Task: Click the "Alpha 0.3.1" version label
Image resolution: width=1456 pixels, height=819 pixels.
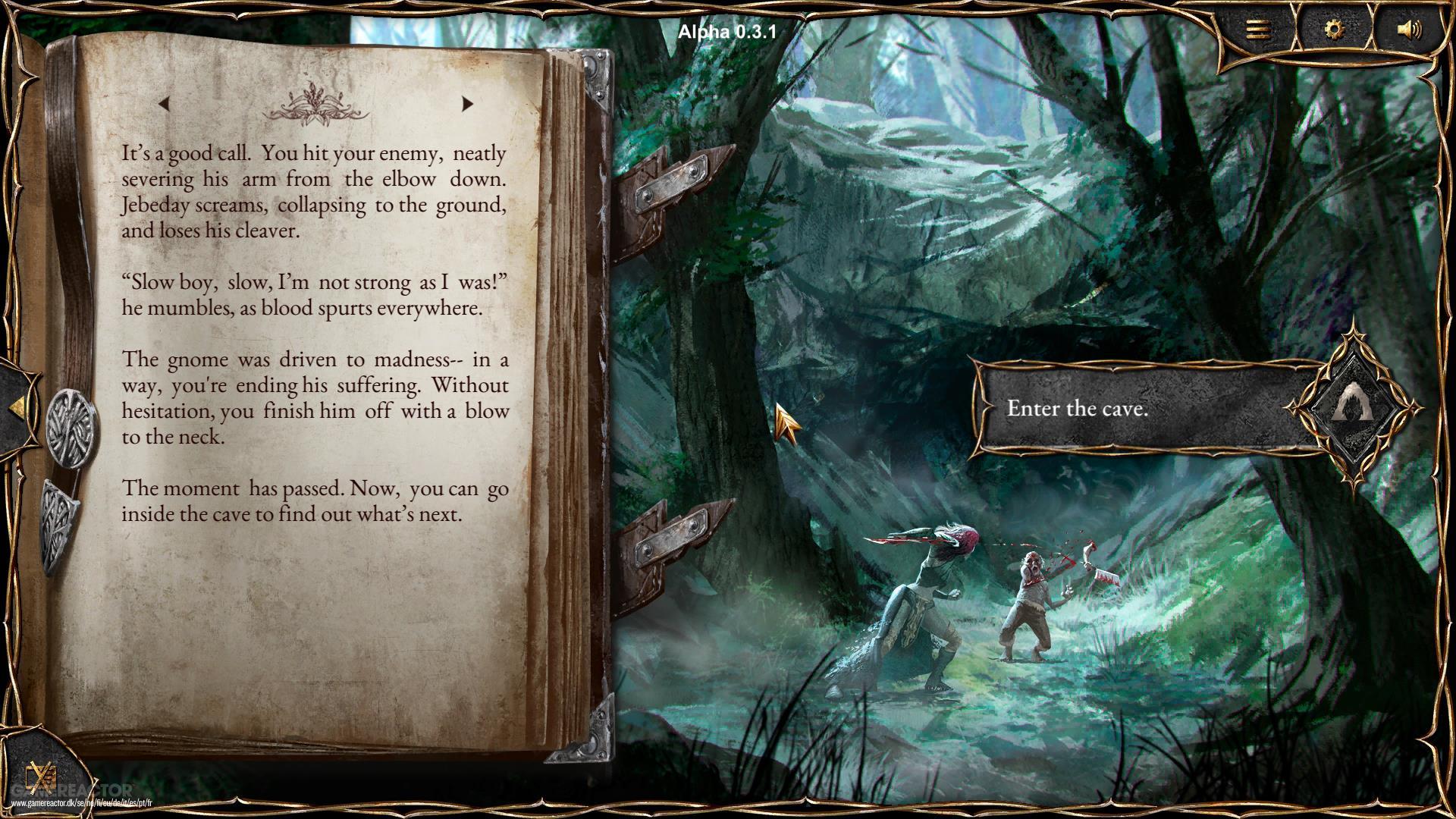Action: pos(726,30)
